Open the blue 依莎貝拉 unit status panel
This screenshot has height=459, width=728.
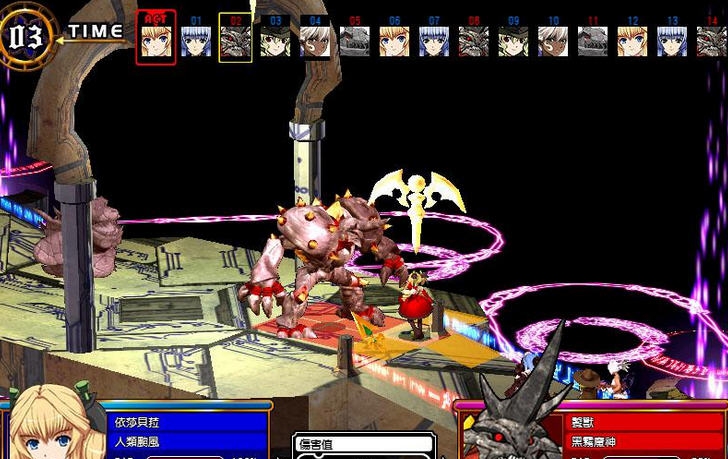point(188,431)
